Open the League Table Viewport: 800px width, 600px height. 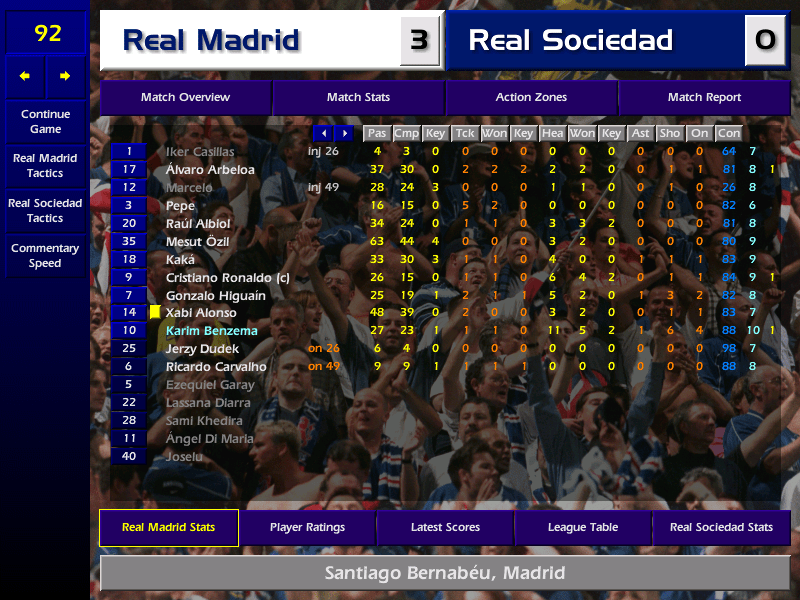583,527
